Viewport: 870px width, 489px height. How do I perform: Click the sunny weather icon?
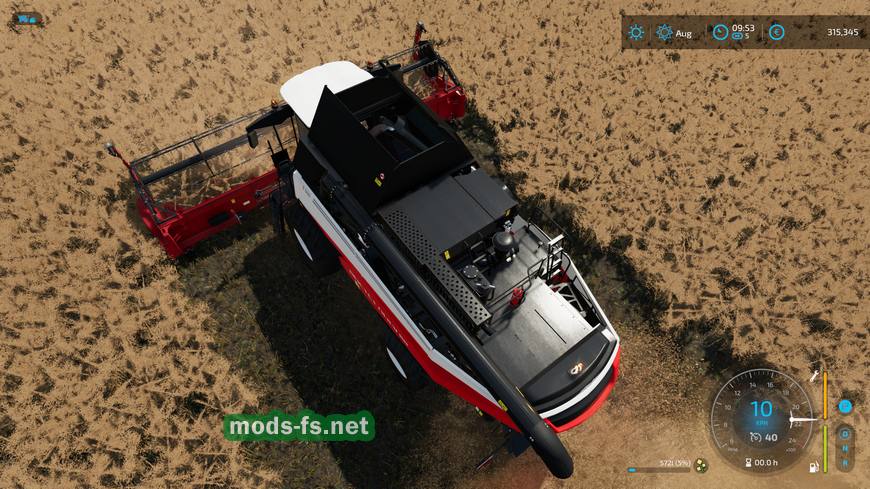[x=636, y=32]
